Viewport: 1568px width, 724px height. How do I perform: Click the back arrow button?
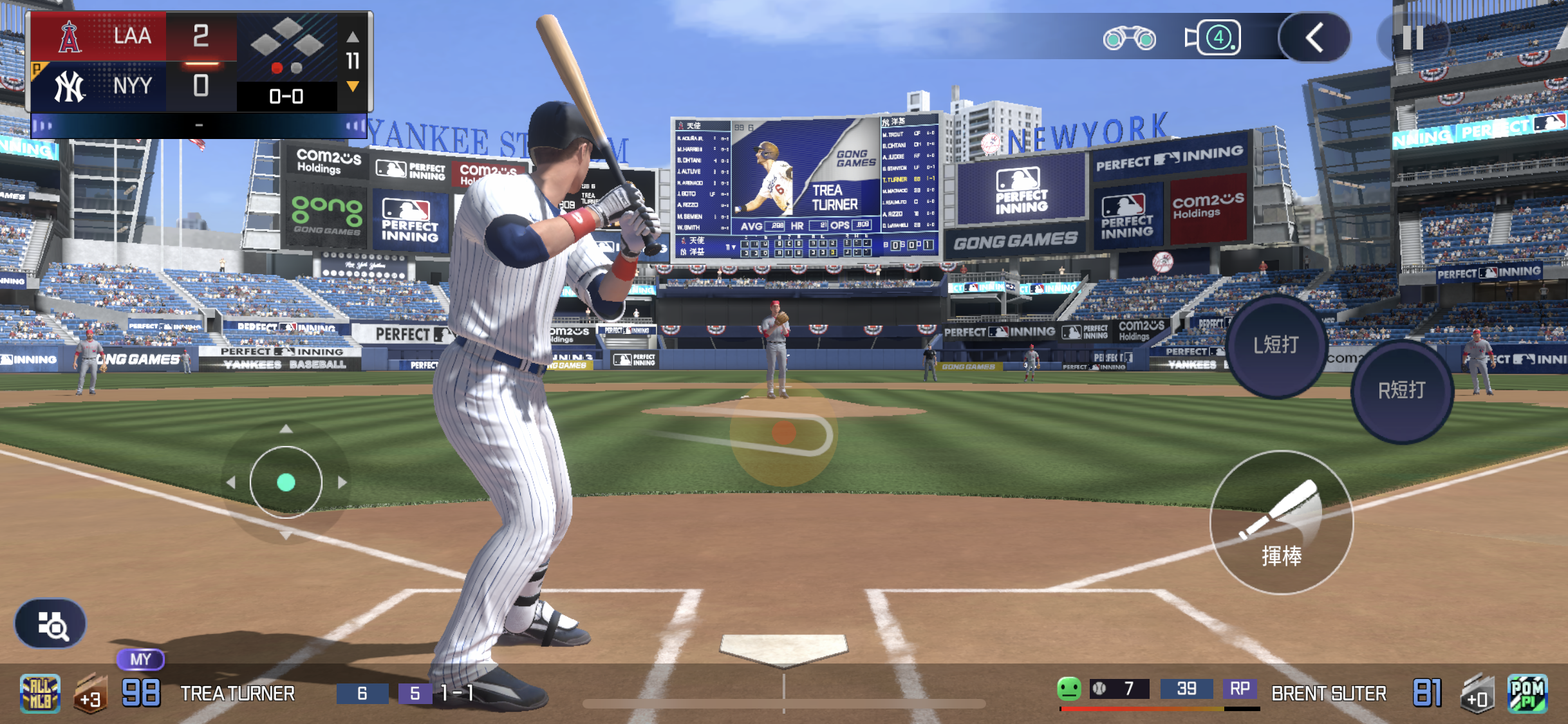point(1314,38)
